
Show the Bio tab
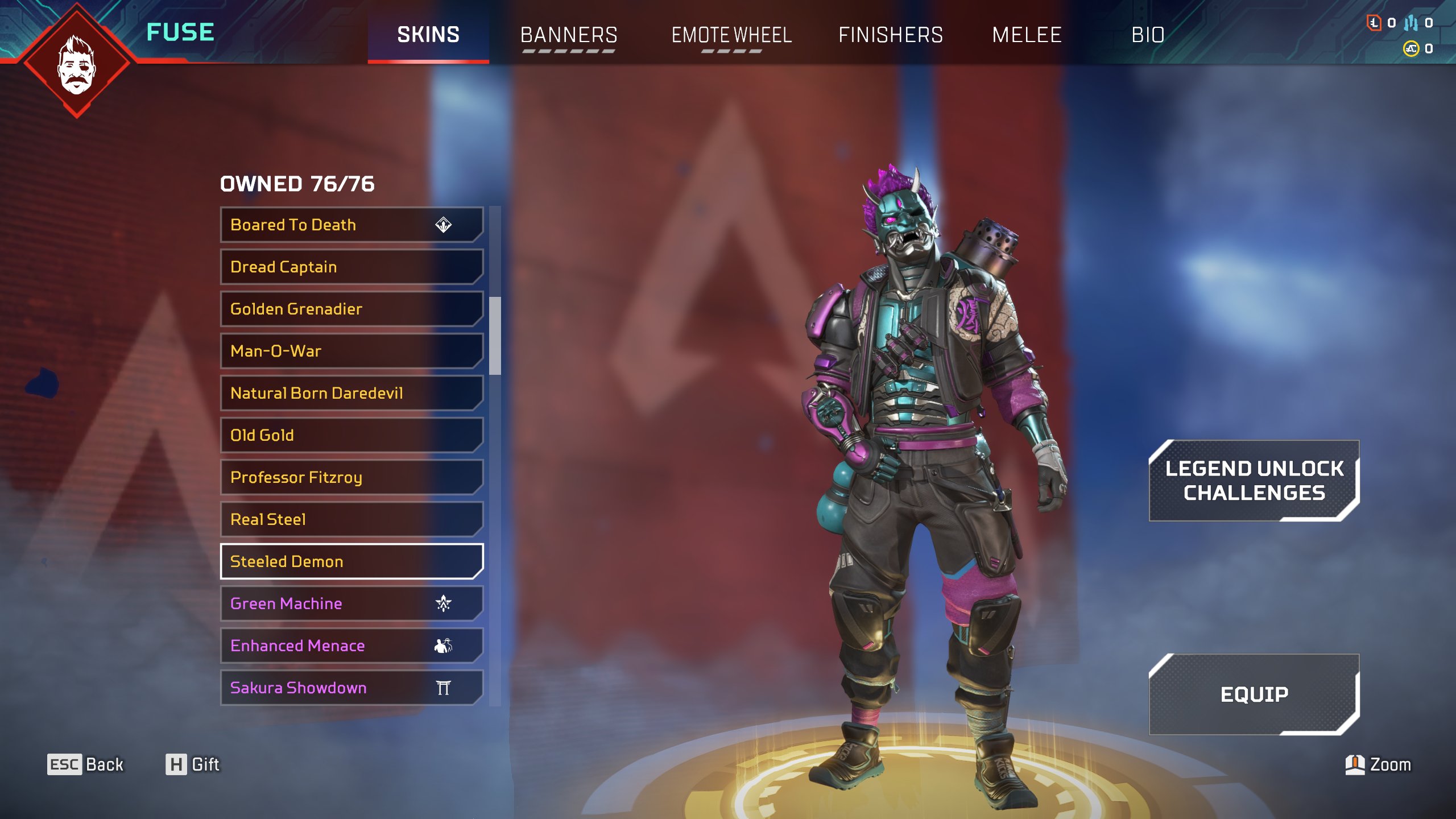pos(1148,35)
